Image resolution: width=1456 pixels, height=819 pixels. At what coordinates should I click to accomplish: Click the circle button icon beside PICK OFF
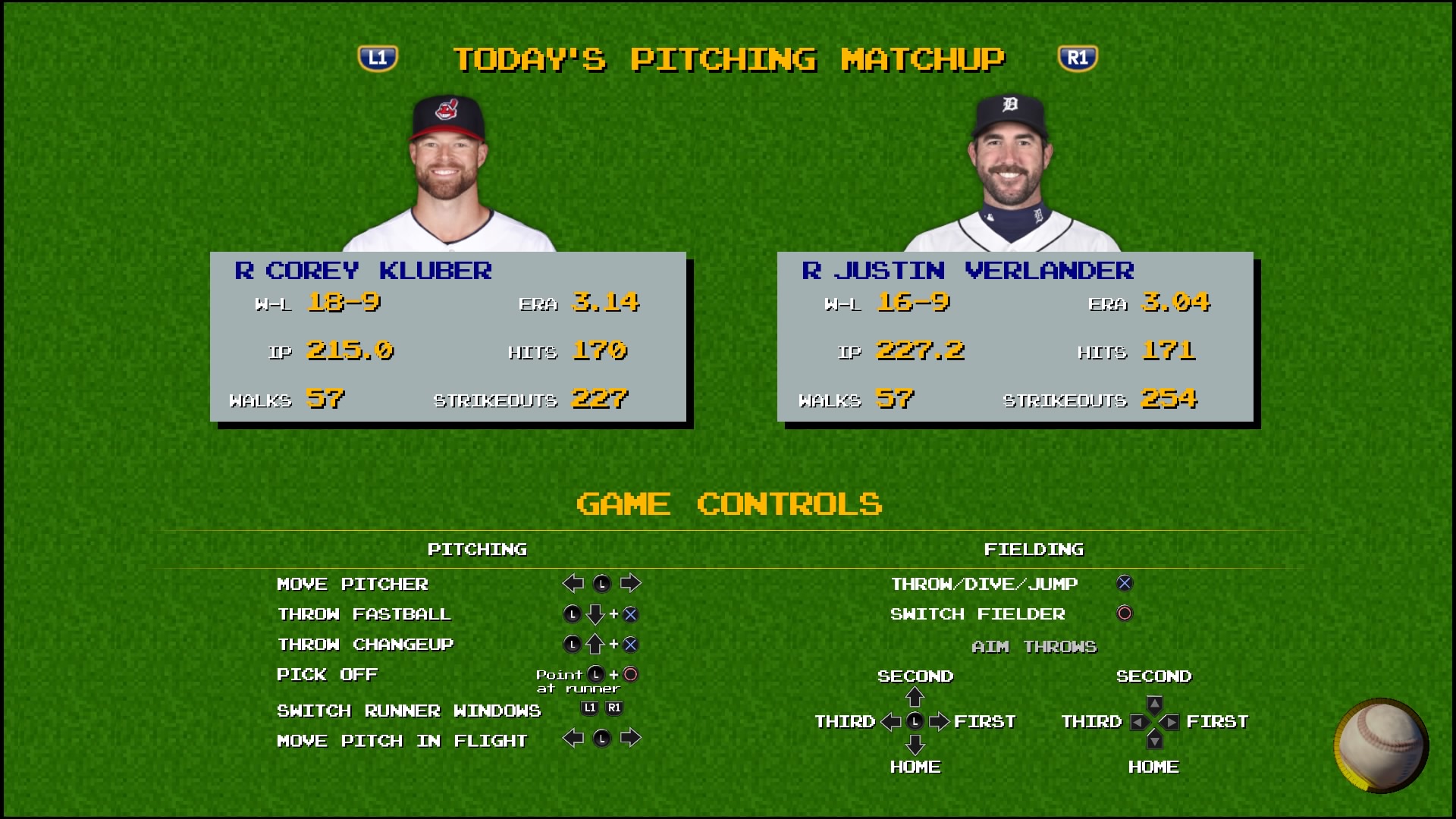point(632,674)
